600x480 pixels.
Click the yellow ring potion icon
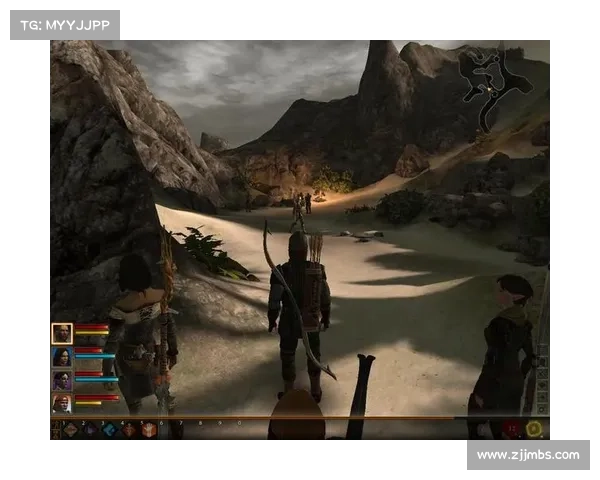(535, 429)
